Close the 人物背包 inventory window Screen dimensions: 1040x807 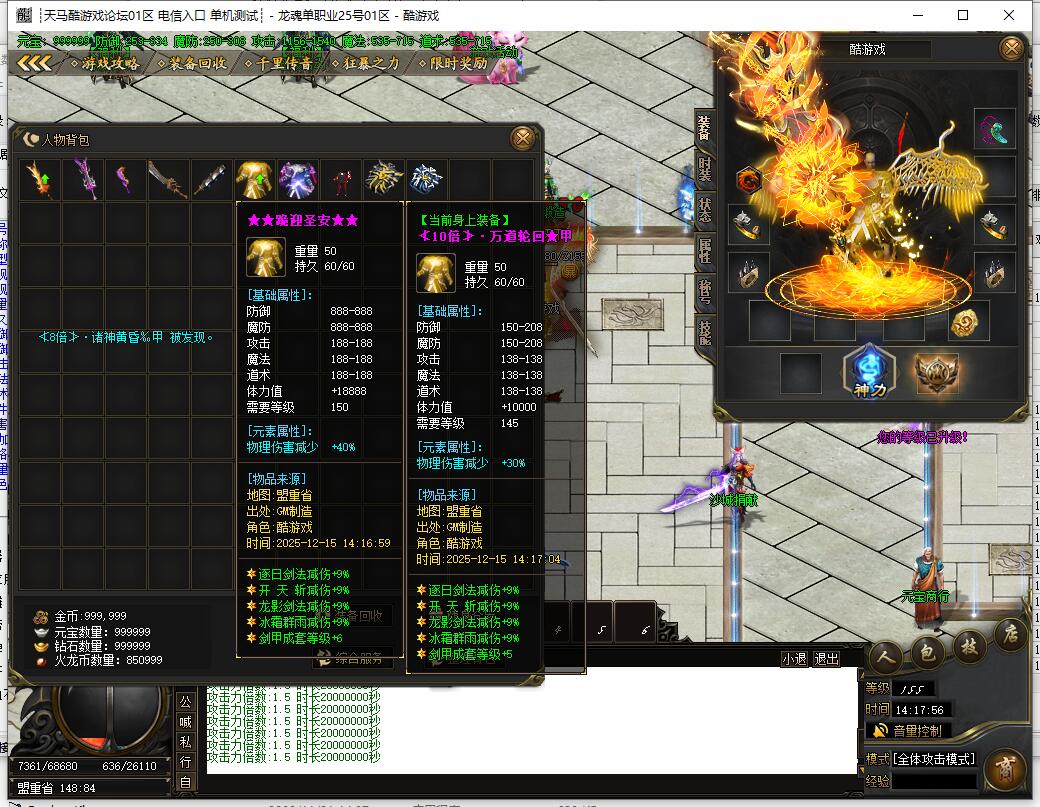522,139
